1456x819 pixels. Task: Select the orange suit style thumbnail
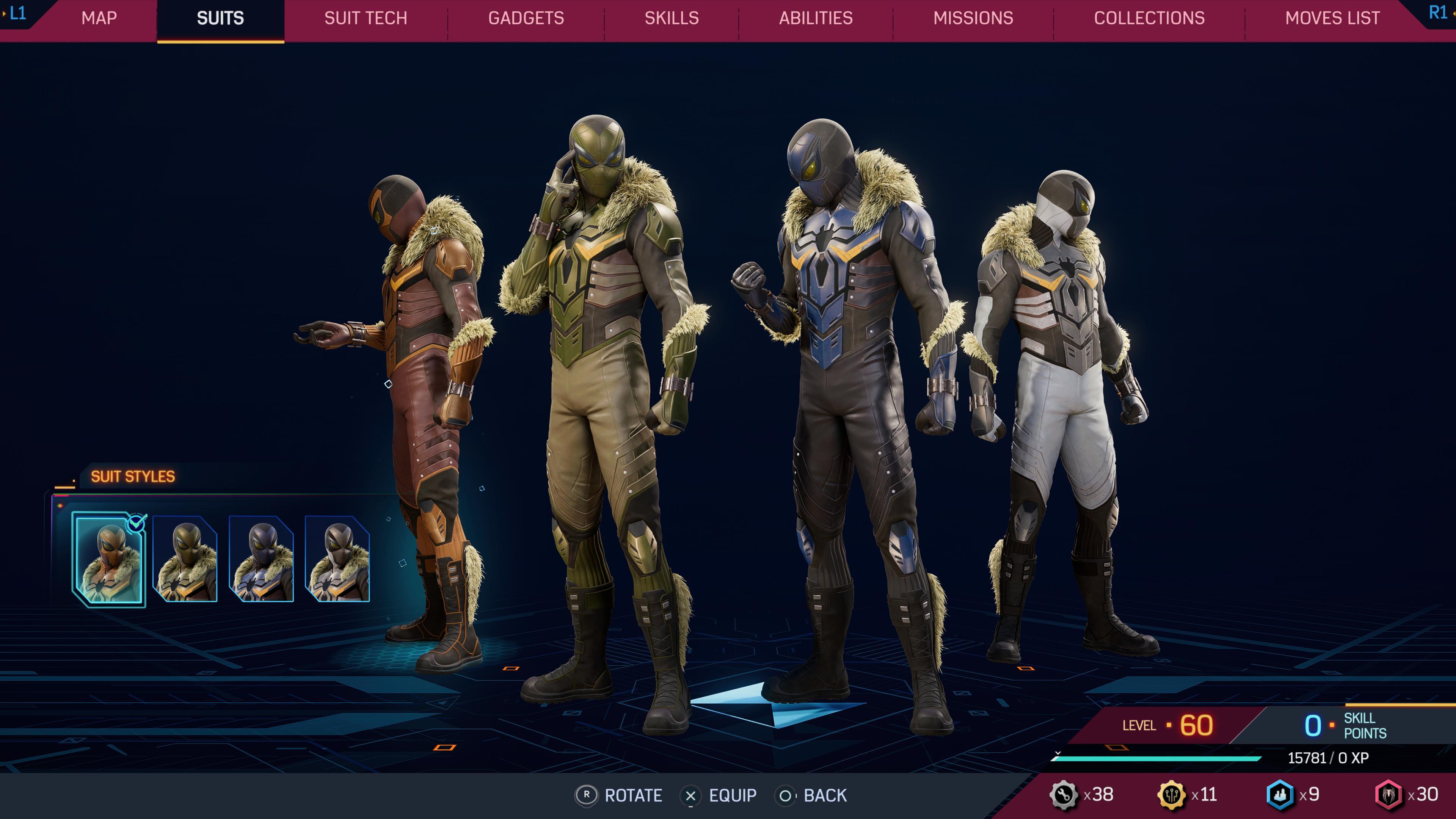pos(108,560)
